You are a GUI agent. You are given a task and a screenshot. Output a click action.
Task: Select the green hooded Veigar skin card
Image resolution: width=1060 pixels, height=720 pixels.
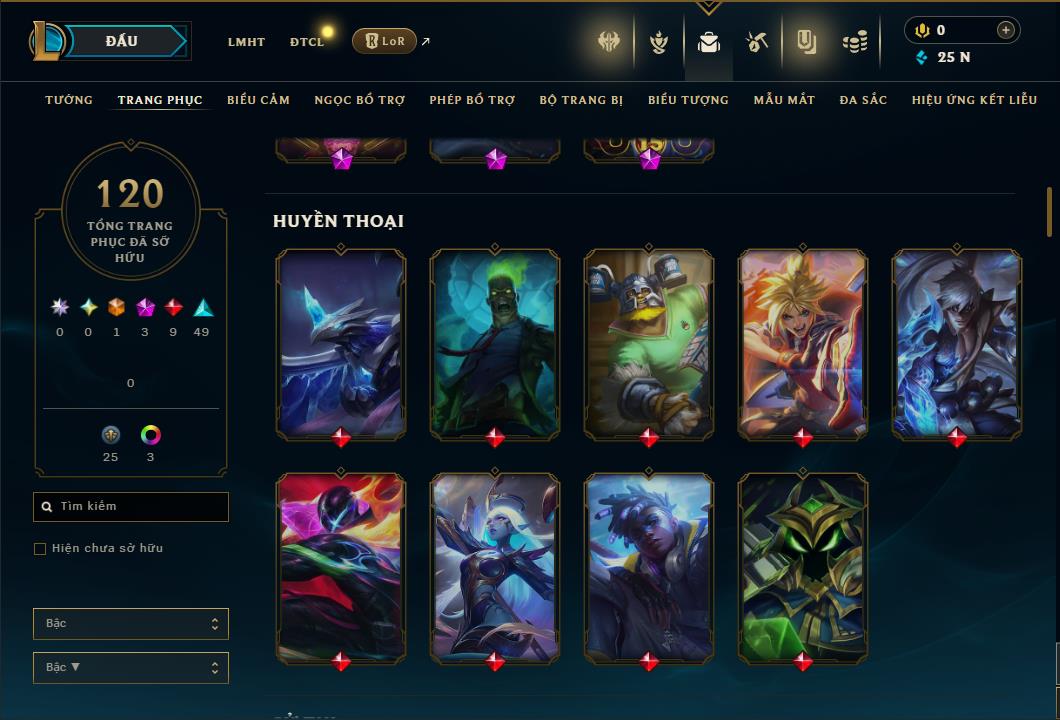pos(803,567)
